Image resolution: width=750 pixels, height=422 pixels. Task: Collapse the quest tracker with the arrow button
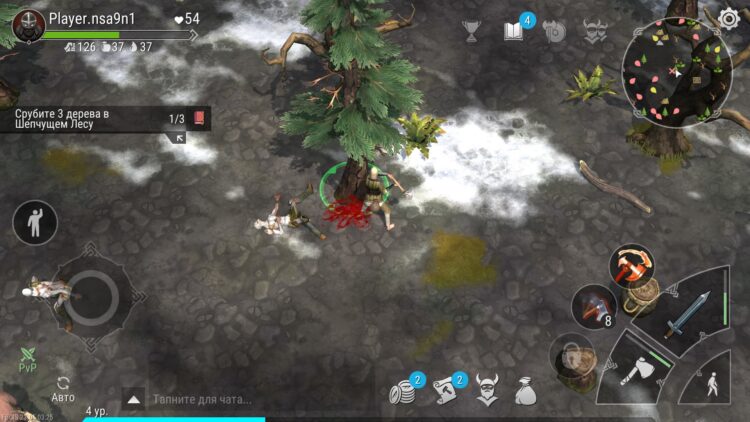[179, 138]
